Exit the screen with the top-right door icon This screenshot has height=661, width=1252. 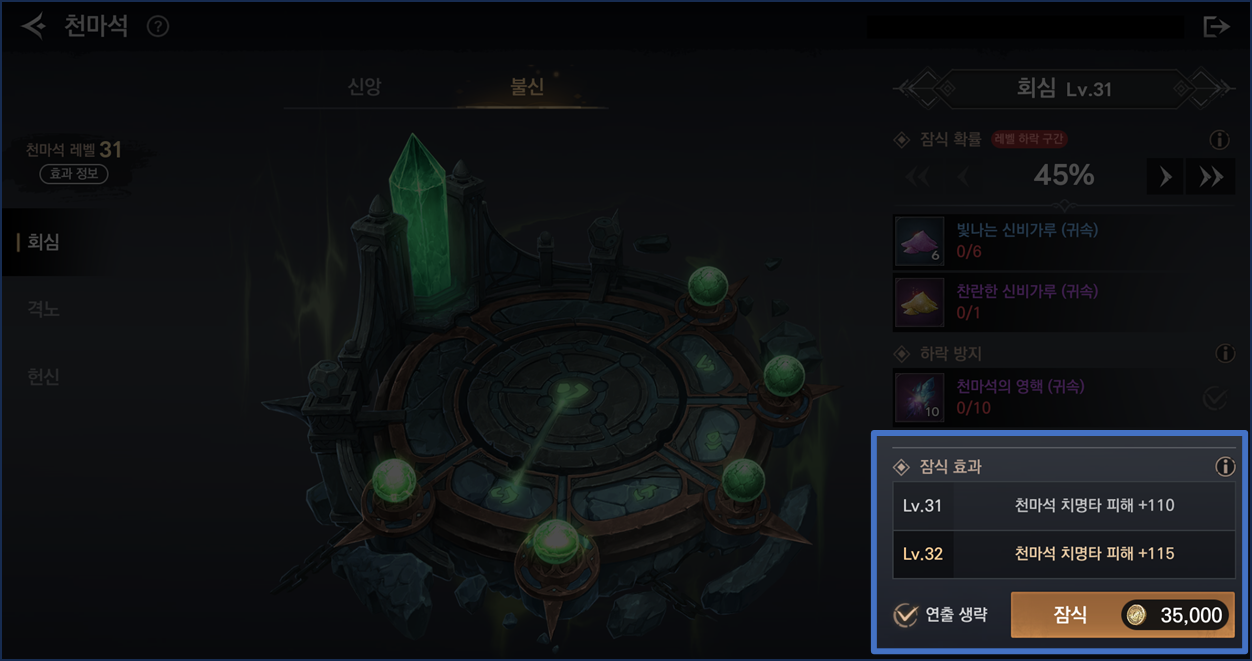click(1216, 27)
